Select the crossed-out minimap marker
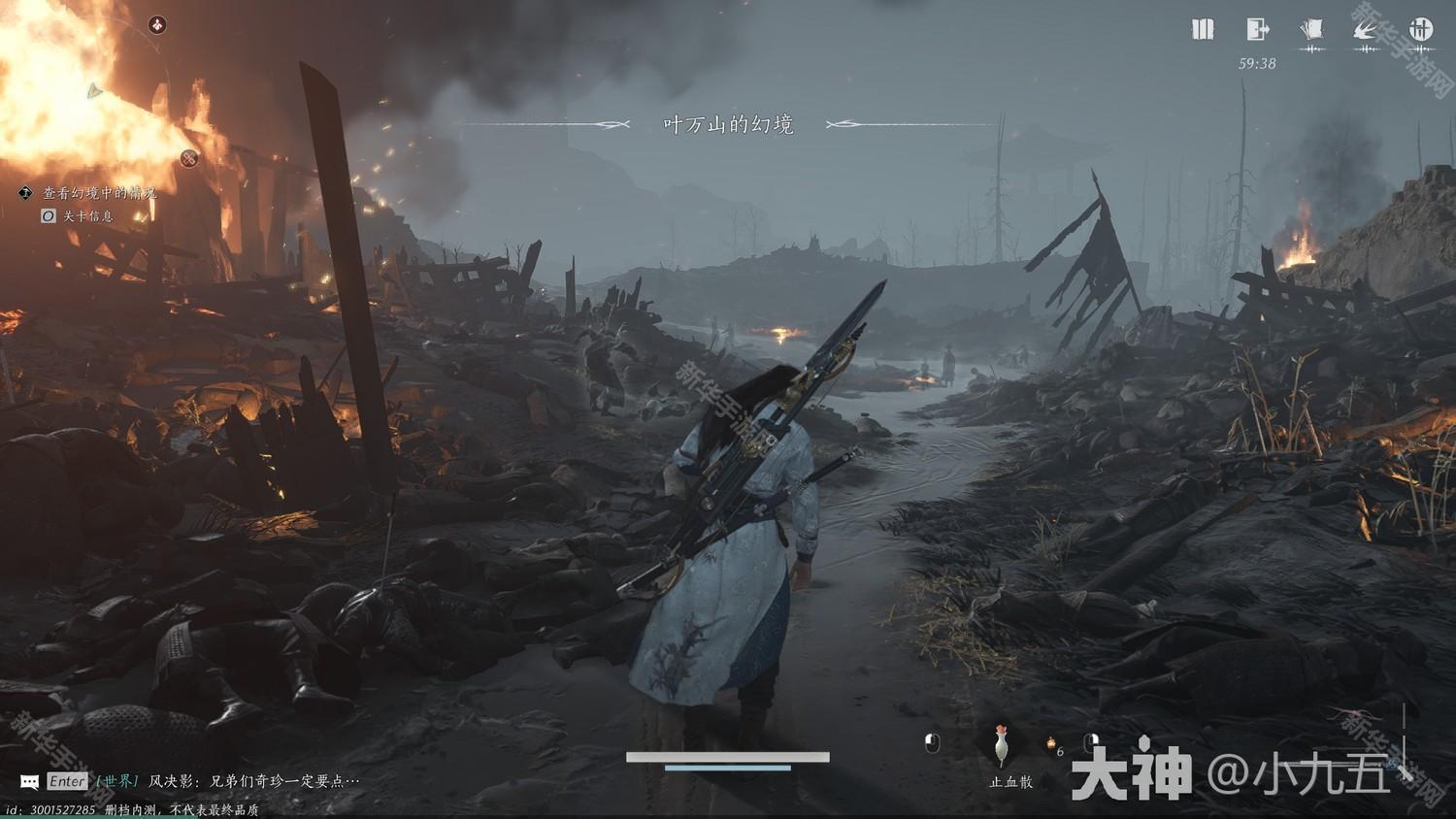The width and height of the screenshot is (1456, 819). (x=189, y=158)
